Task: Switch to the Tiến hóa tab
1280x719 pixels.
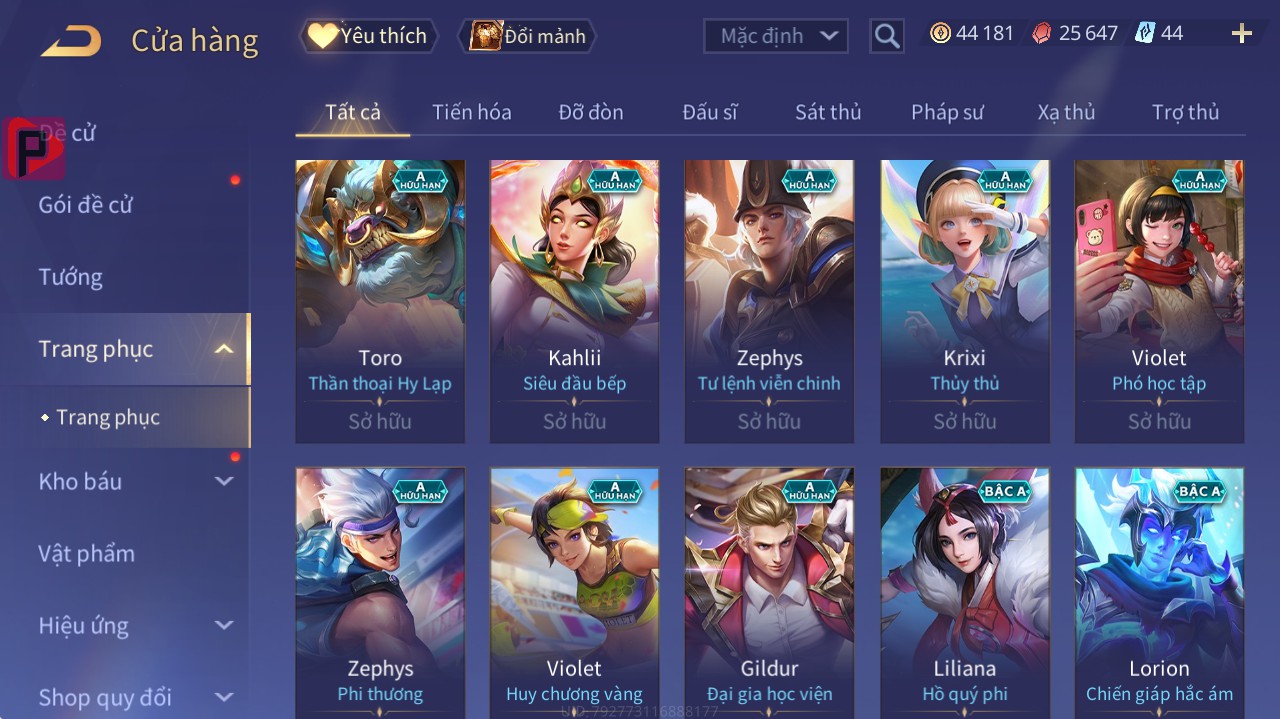Action: click(471, 112)
